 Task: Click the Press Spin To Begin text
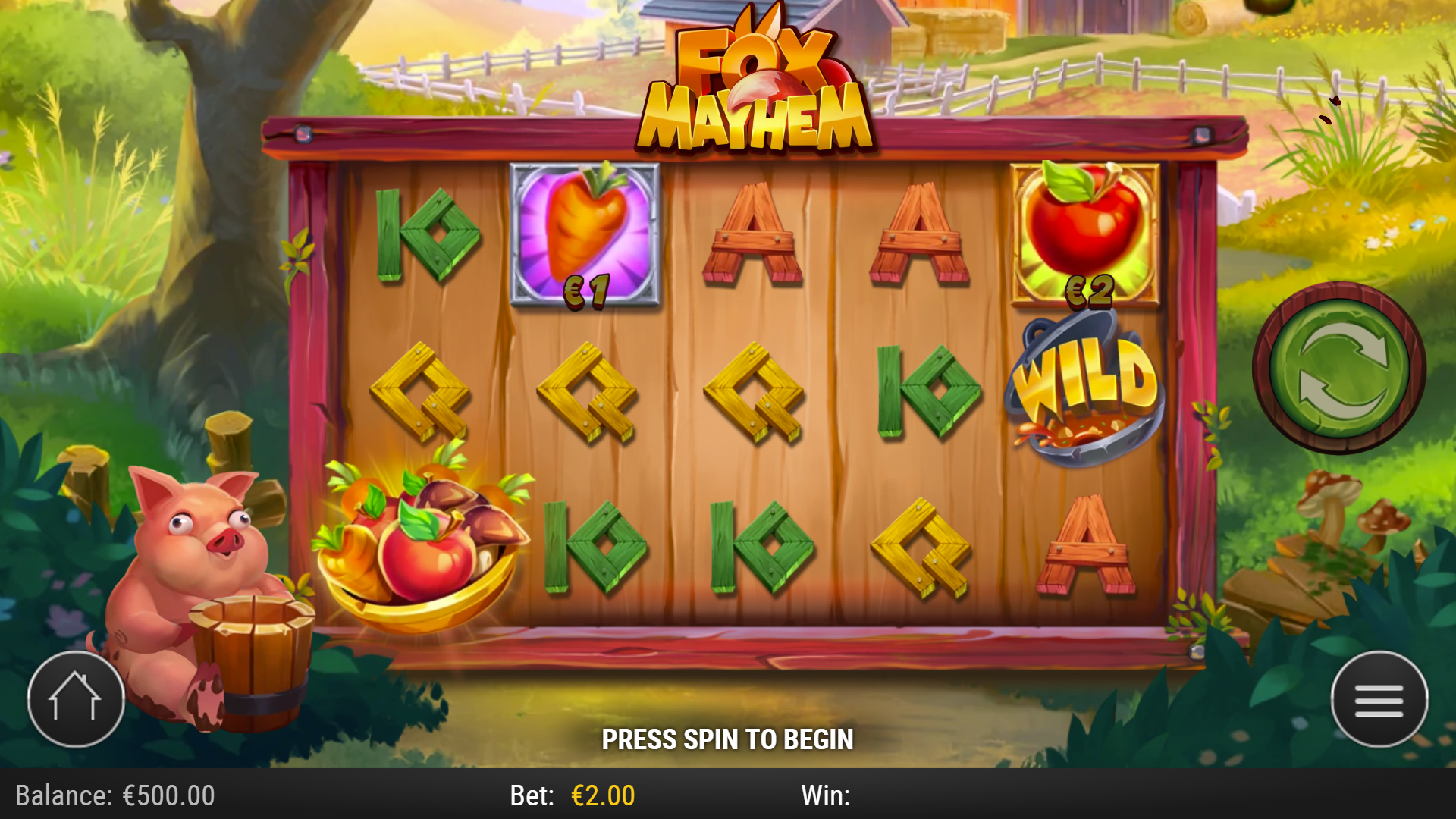tap(728, 739)
